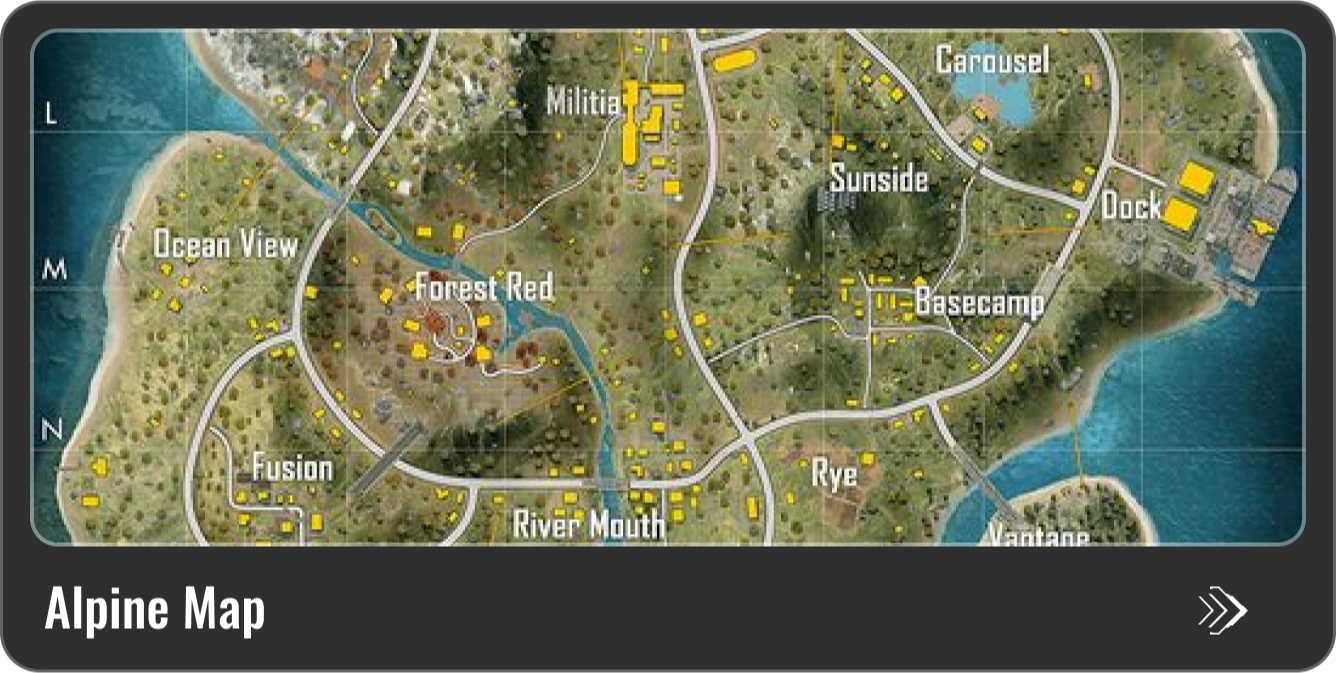Select the Dock location label

pos(1131,207)
